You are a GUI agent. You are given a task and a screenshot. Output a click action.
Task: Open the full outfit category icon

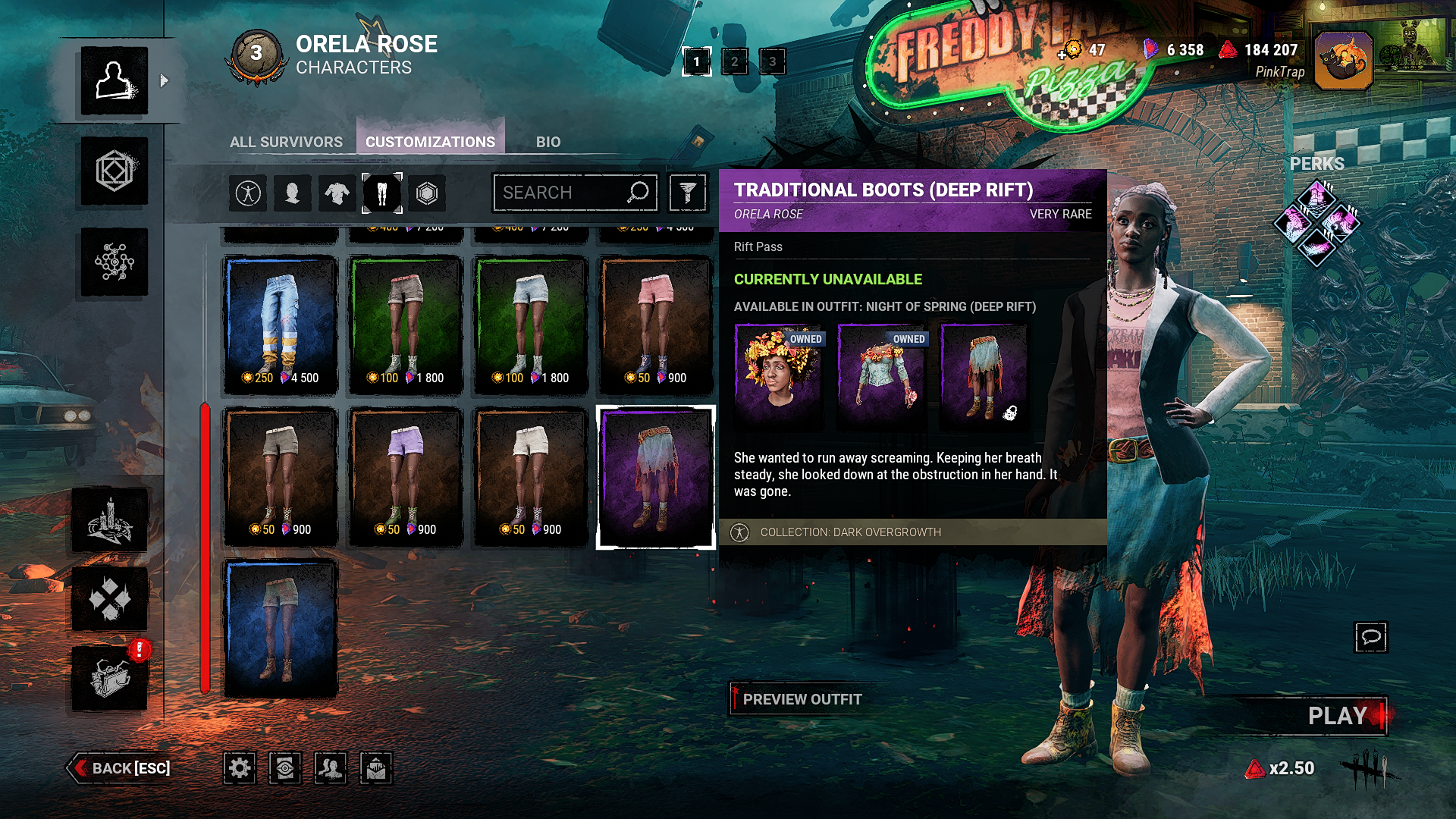pyautogui.click(x=248, y=193)
